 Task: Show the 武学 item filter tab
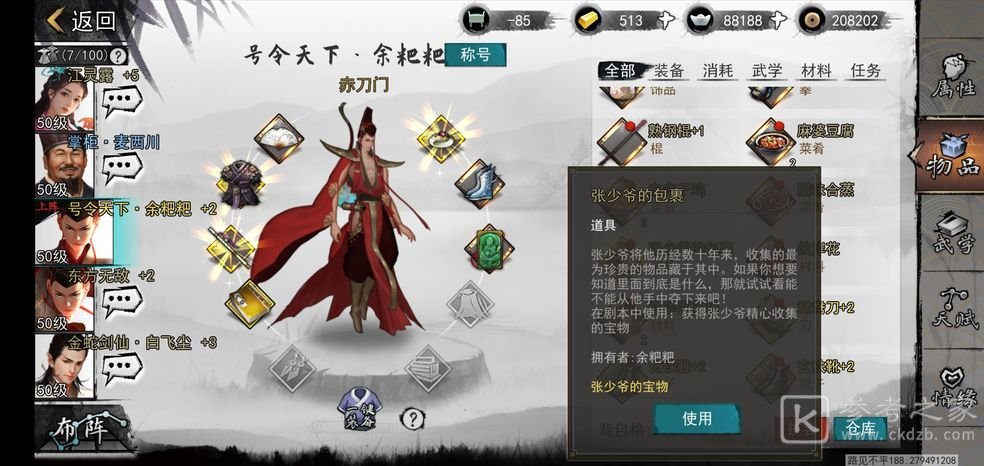(x=767, y=70)
